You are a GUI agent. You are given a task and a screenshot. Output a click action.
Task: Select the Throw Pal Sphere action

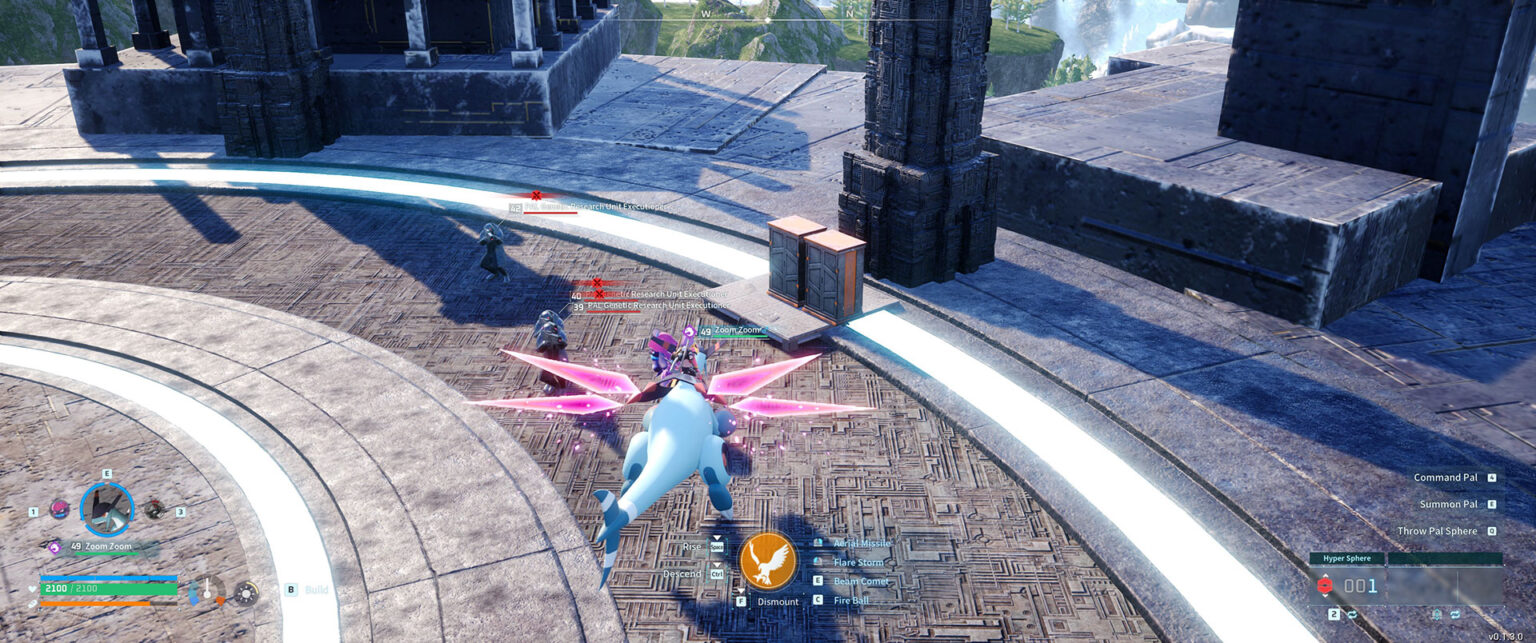(1437, 531)
